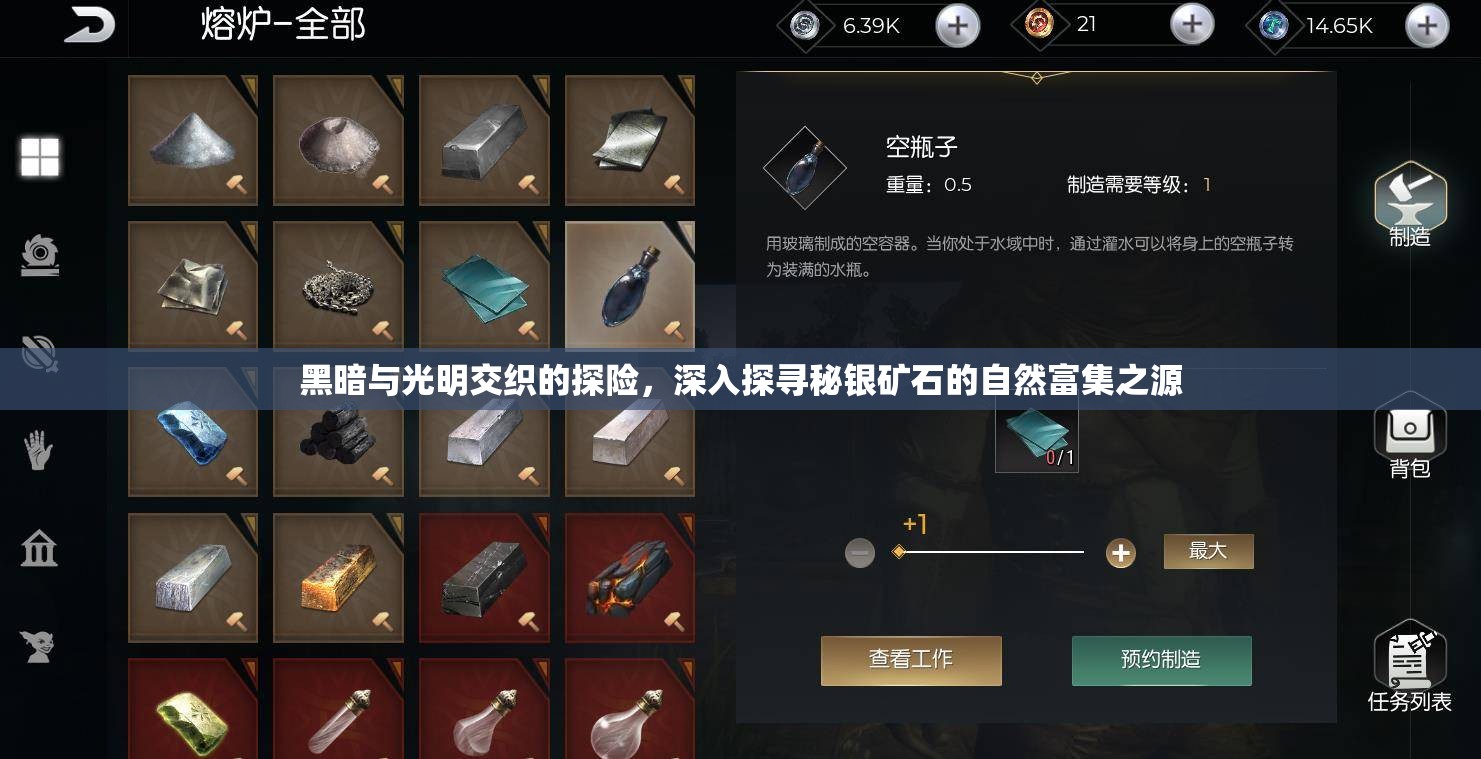The height and width of the screenshot is (759, 1481).
Task: Select the saw blade crafting category
Action: (39, 255)
